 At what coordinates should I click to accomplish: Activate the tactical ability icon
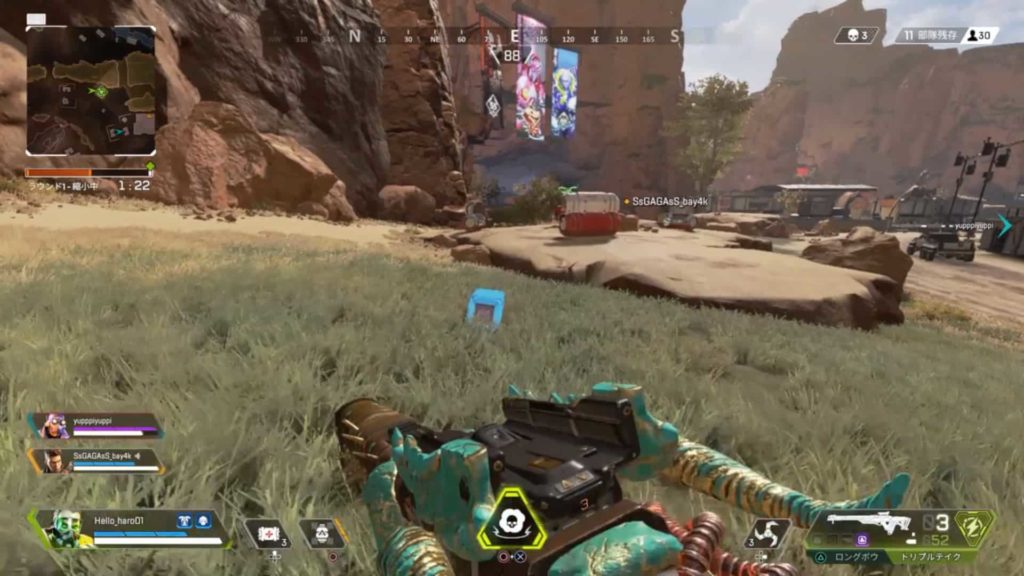point(322,533)
